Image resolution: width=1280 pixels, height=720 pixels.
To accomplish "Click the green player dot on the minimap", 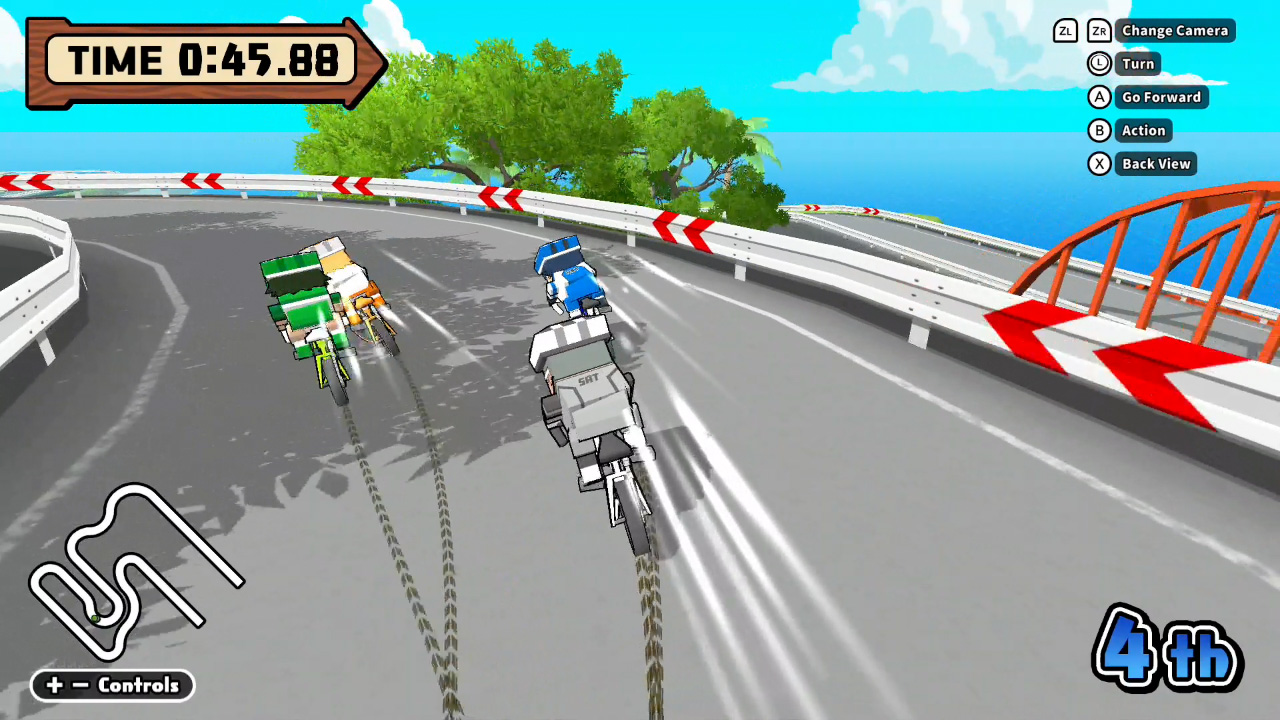I will coord(96,618).
